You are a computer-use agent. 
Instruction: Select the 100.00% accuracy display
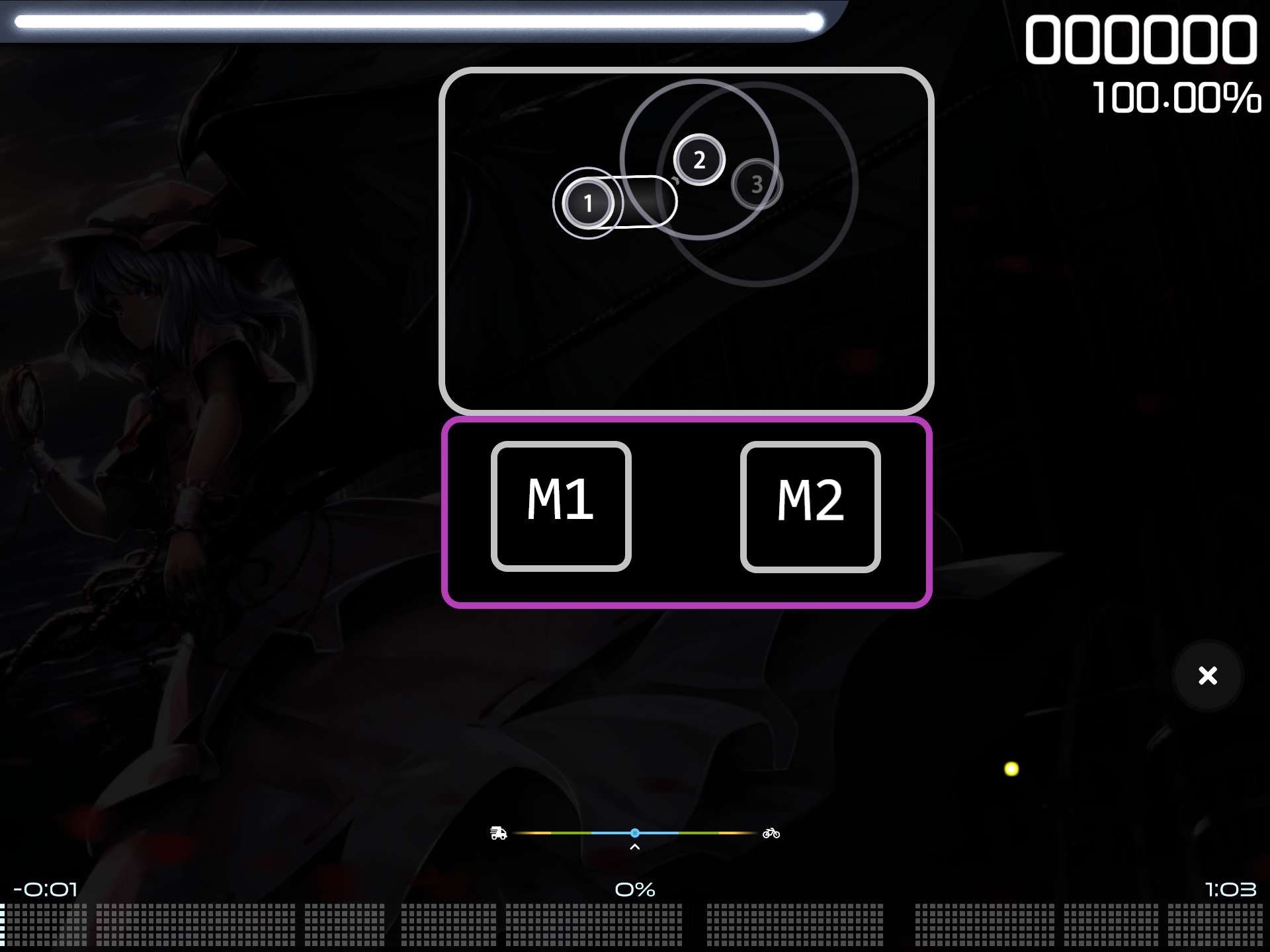click(x=1176, y=99)
